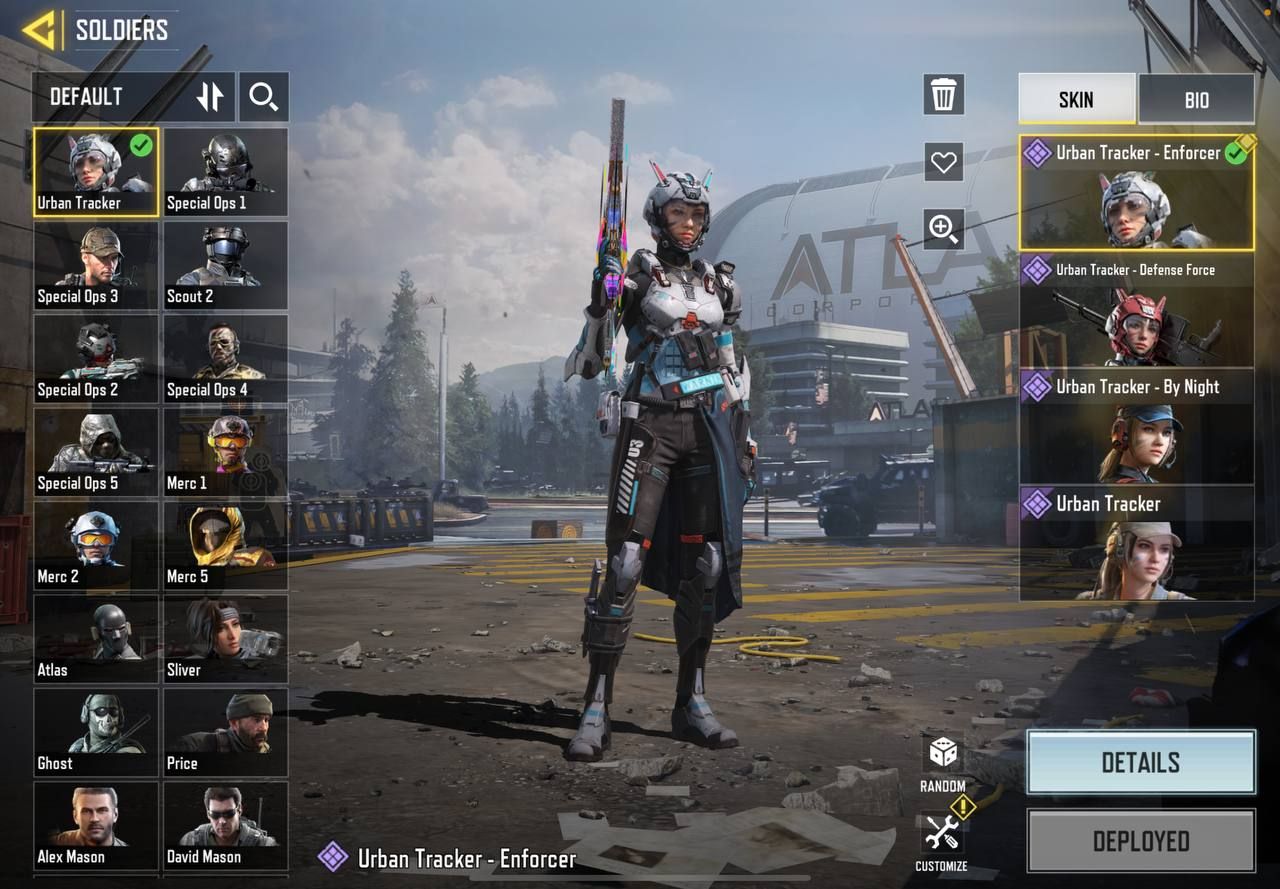Favorite this skin with the heart icon
Screen dimensions: 1280x889
(x=943, y=161)
